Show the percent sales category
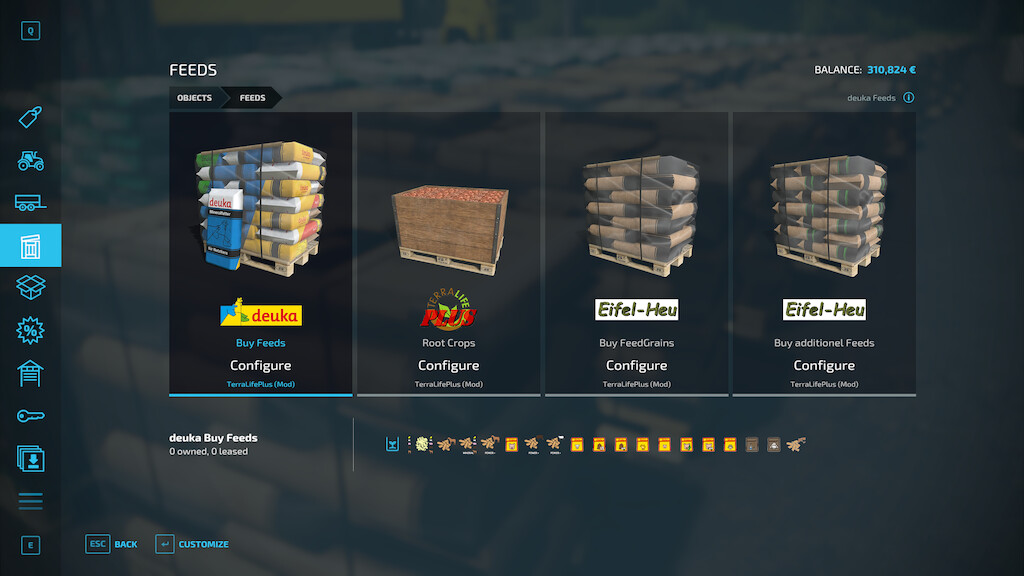1024x576 pixels. tap(30, 330)
